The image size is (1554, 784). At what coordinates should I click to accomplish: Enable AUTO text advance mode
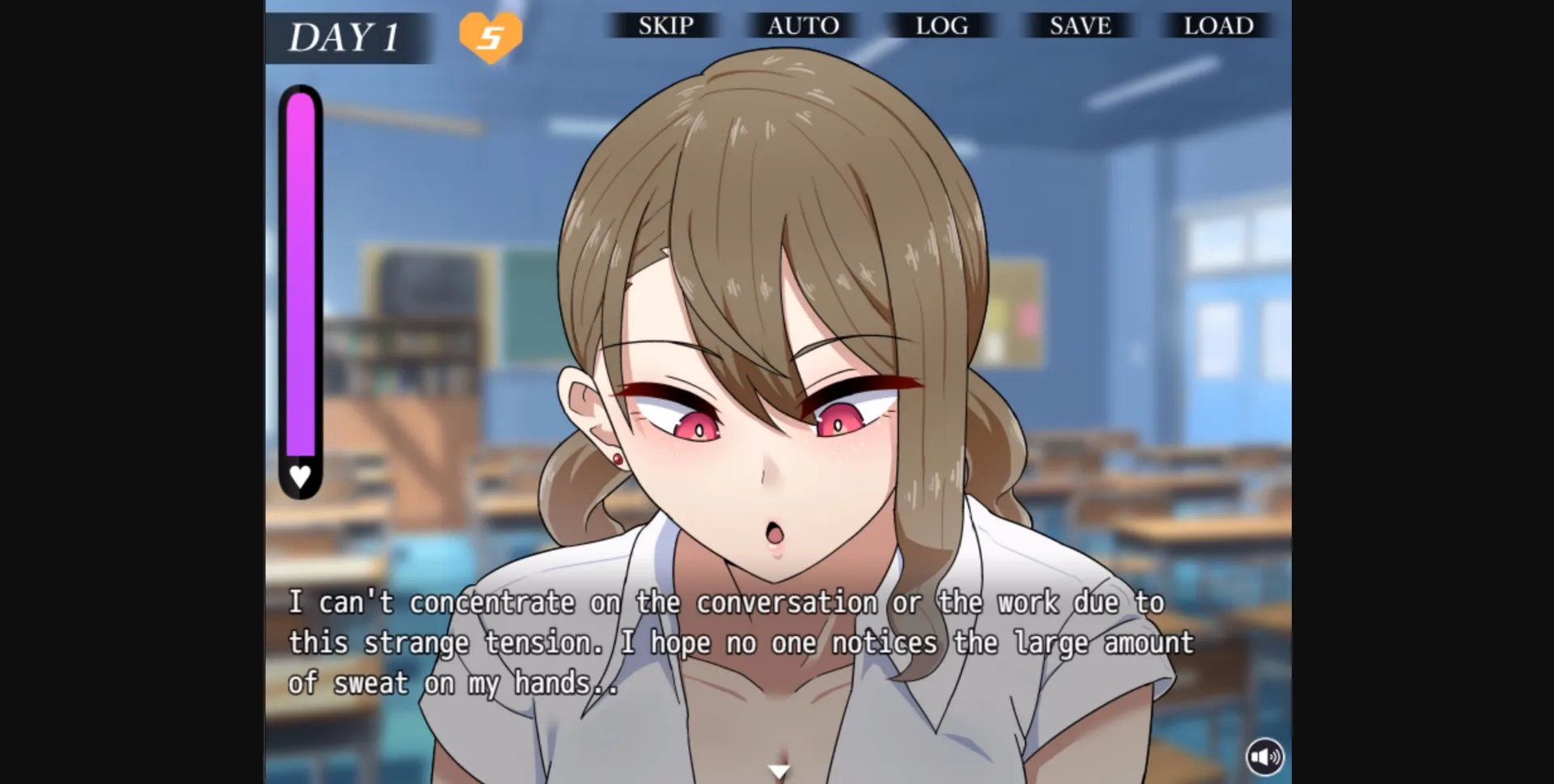point(803,26)
